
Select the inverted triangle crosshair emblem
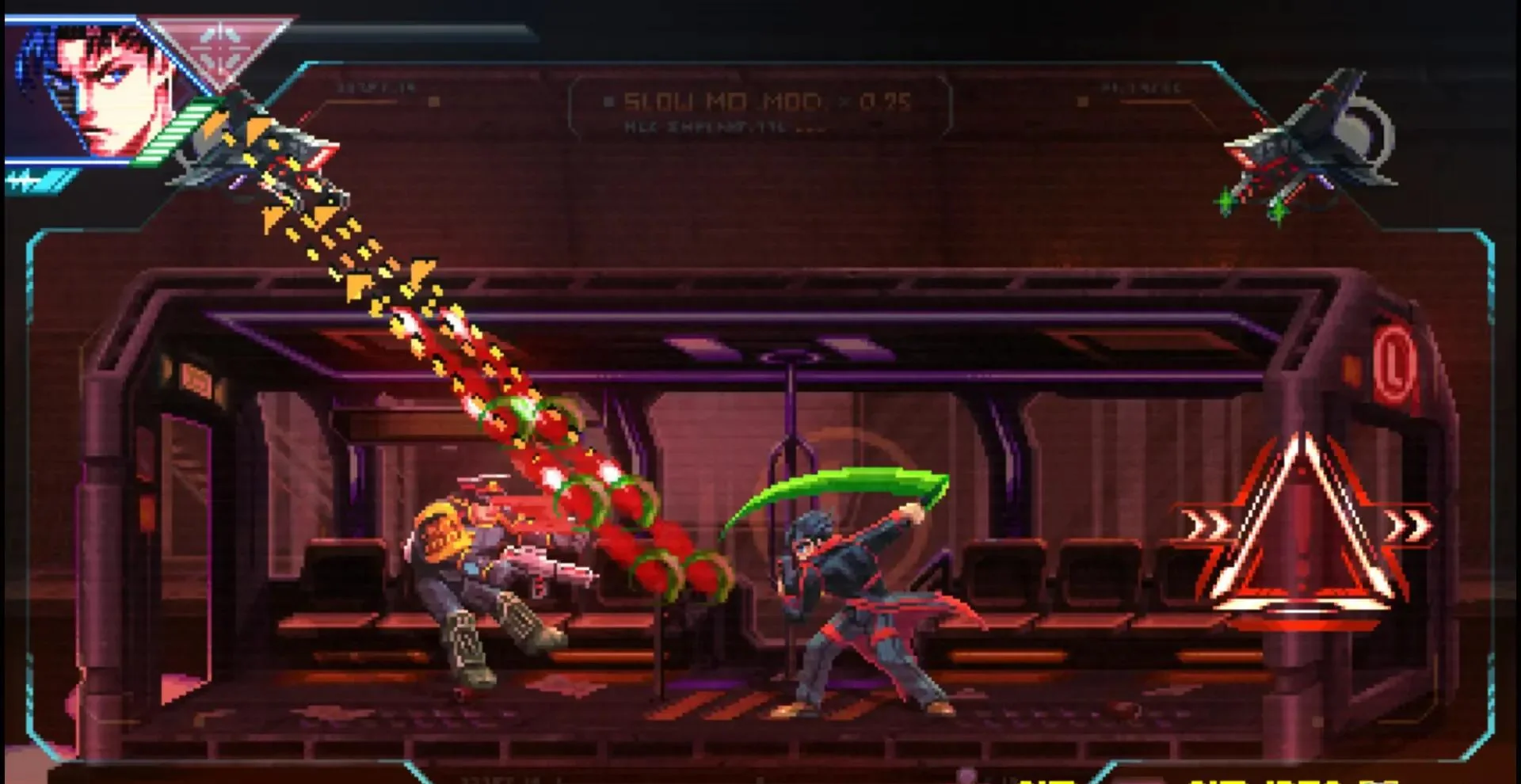point(218,49)
